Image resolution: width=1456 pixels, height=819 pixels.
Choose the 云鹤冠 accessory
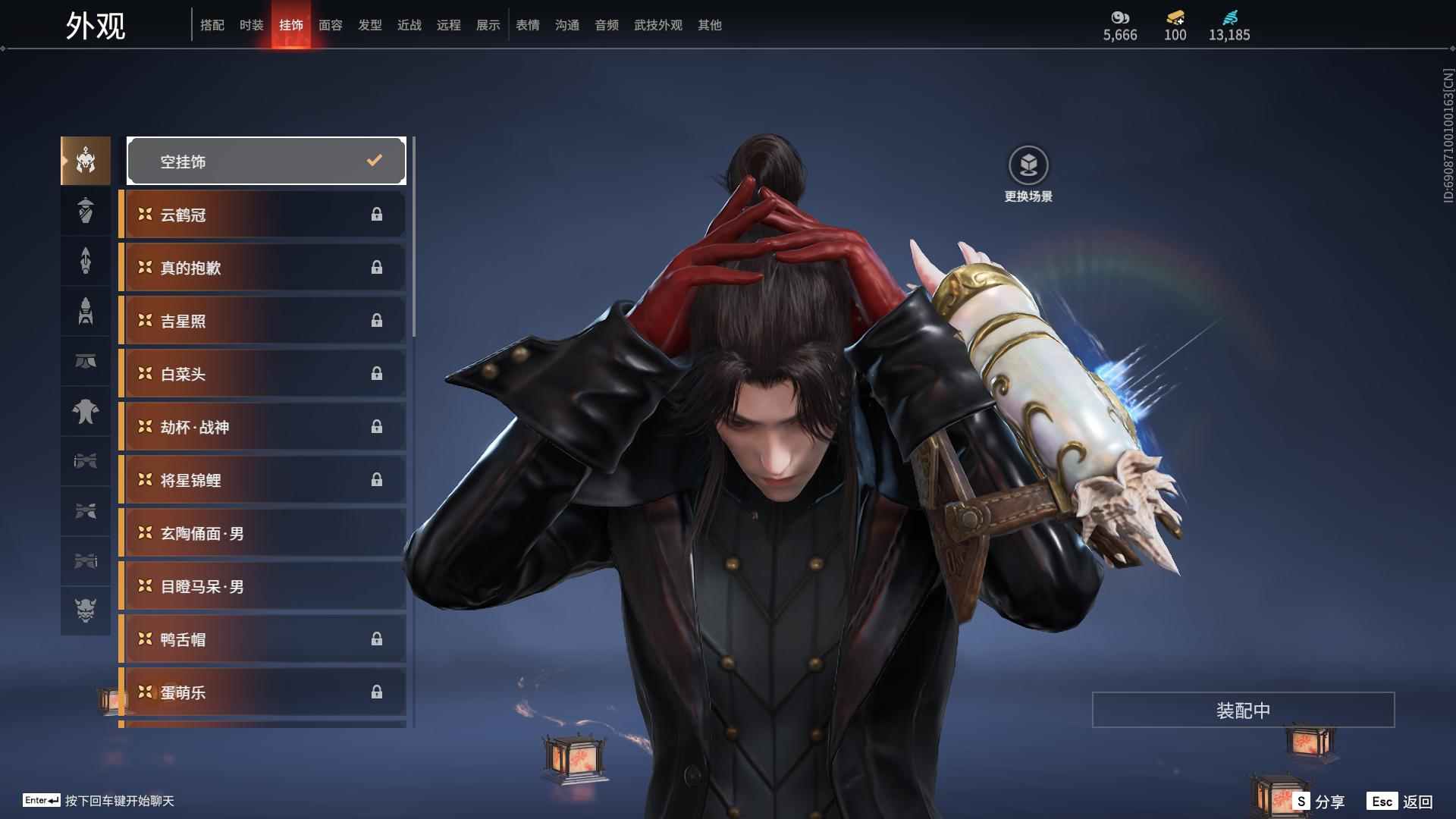point(262,215)
